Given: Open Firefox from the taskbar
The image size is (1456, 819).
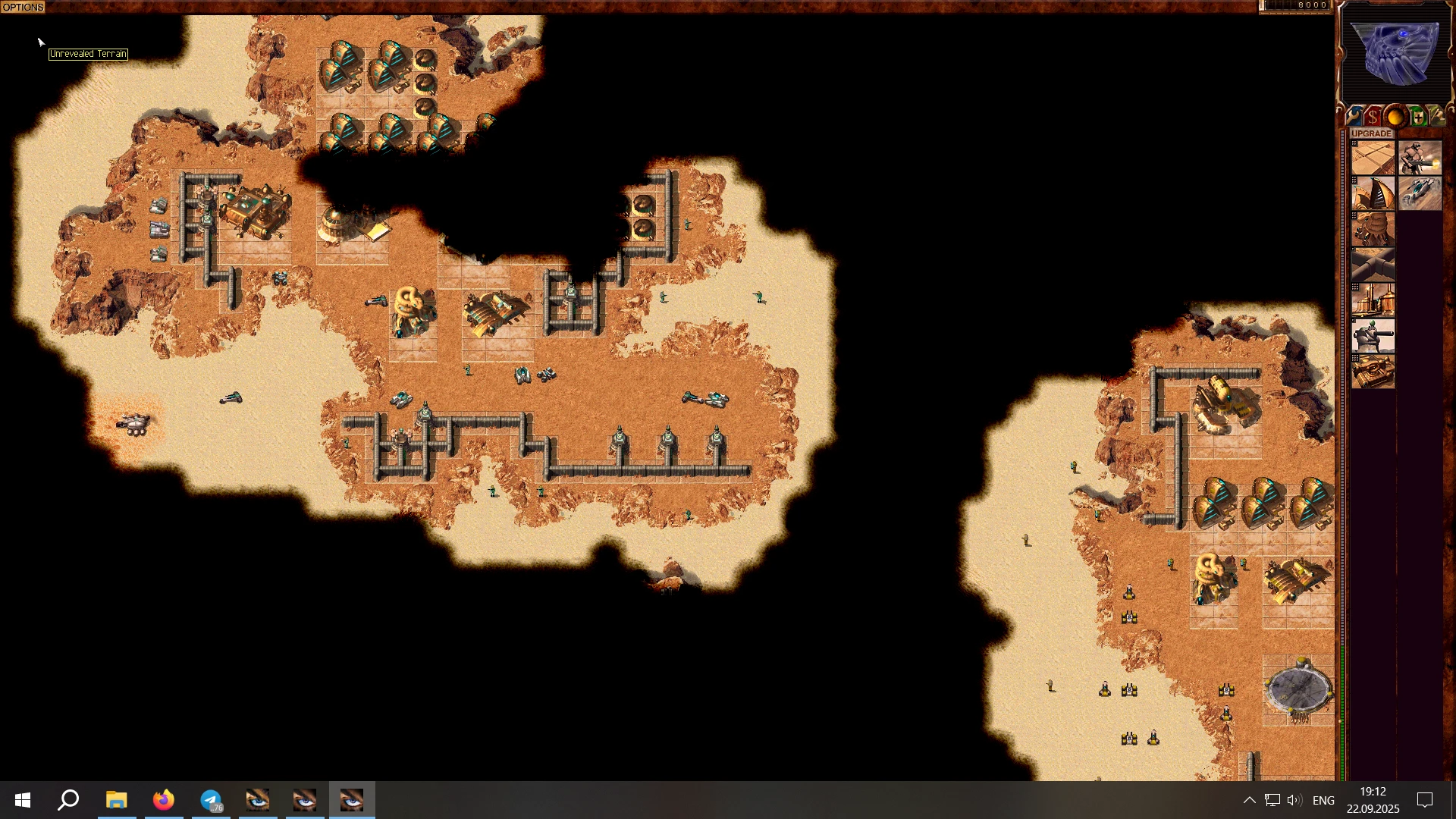Looking at the screenshot, I should [164, 800].
